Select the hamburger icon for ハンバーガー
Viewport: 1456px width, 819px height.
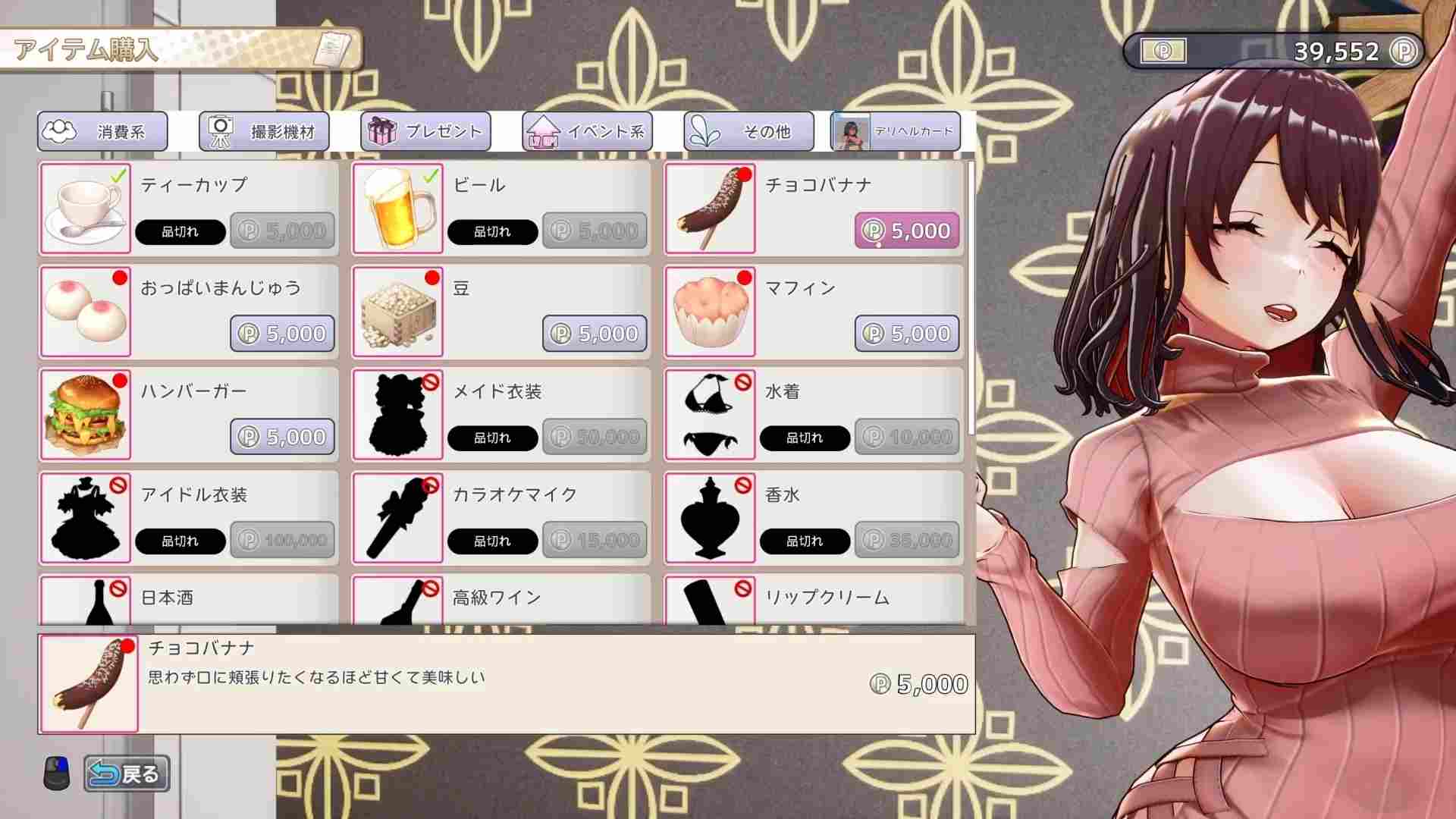point(85,413)
